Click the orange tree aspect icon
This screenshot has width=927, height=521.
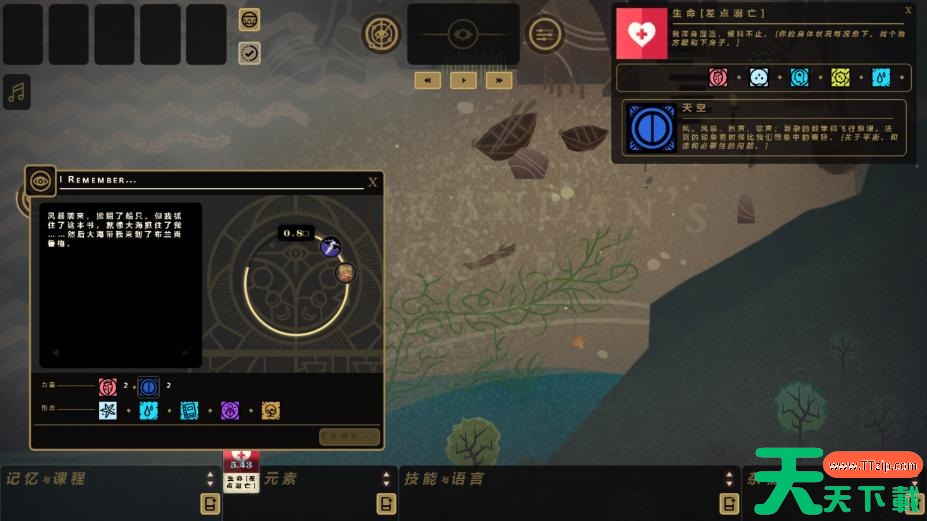click(x=270, y=411)
